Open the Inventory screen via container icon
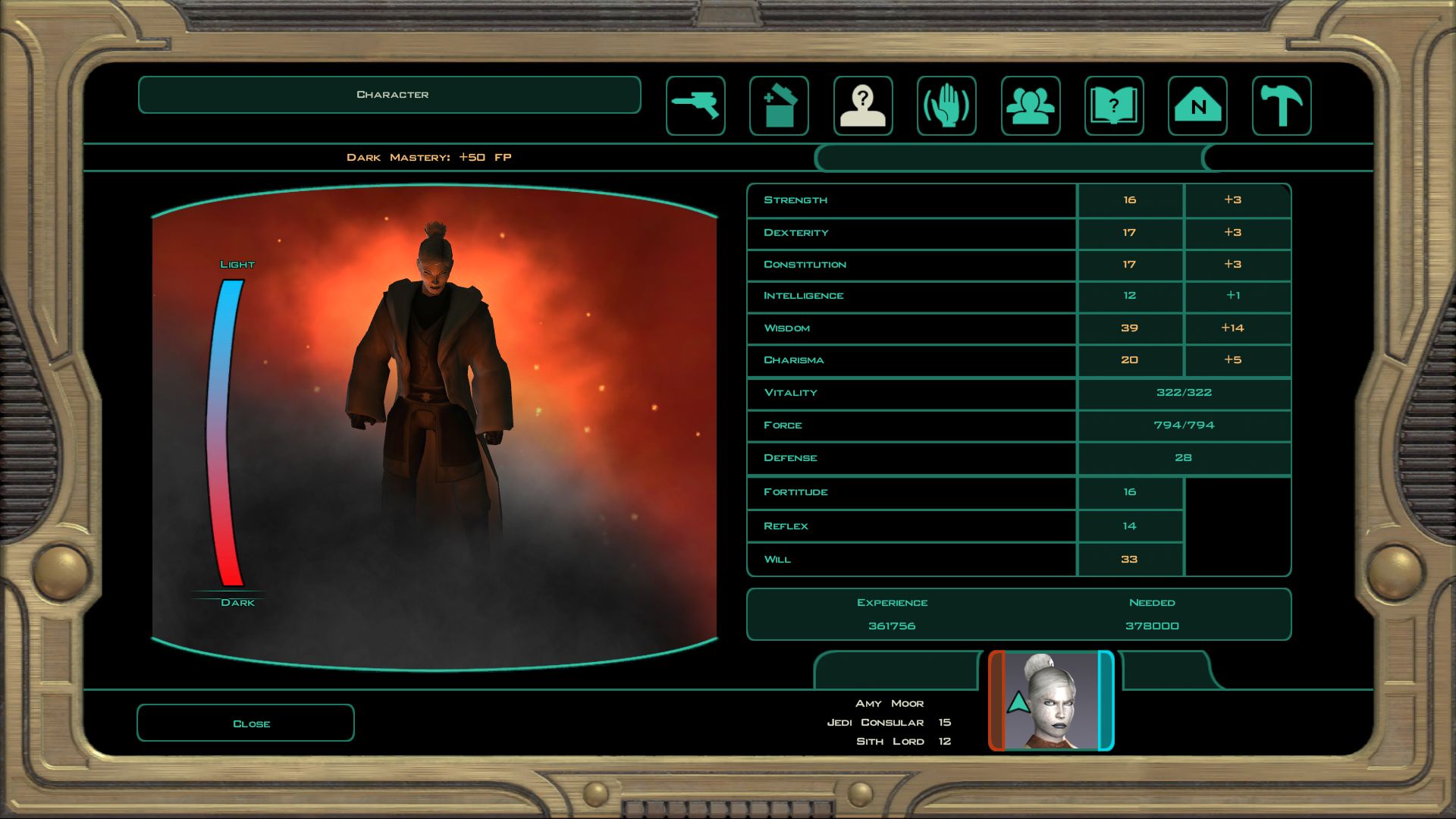1456x819 pixels. click(779, 106)
